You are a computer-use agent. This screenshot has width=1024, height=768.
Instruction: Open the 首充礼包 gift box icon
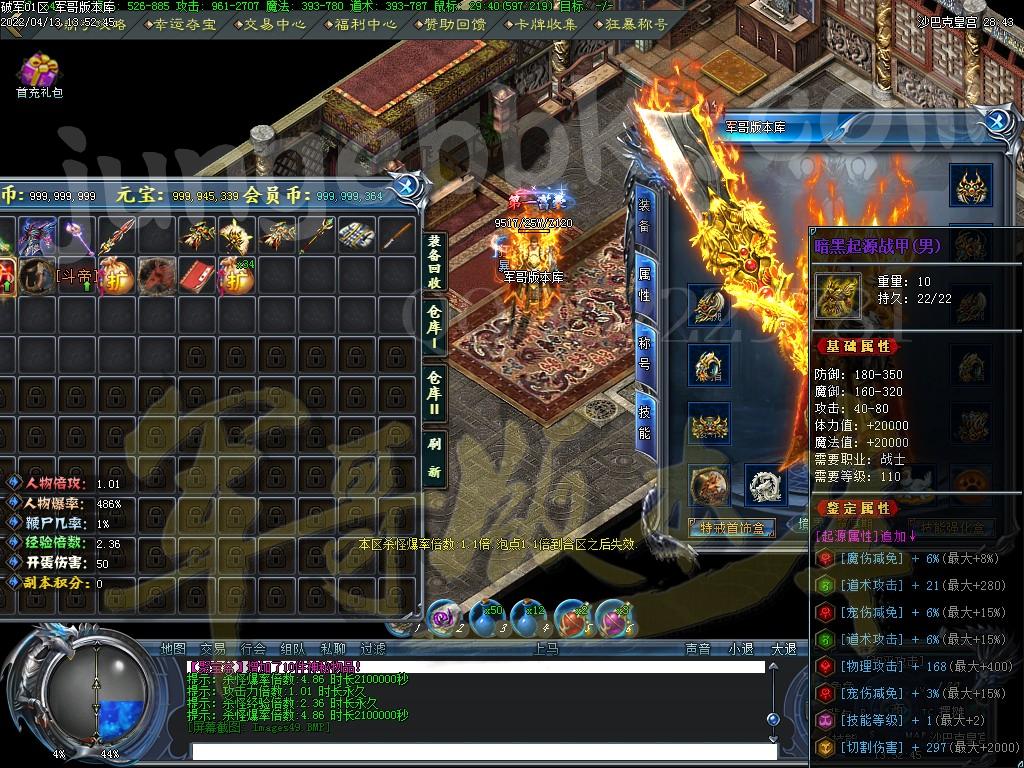tap(39, 73)
